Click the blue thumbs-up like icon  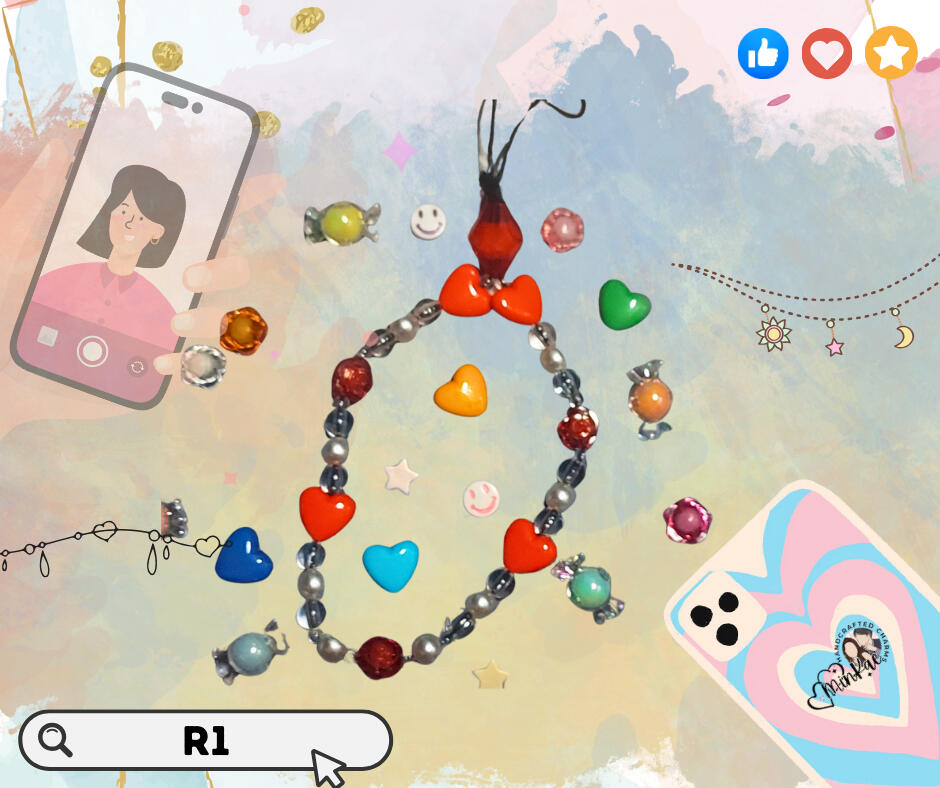763,54
